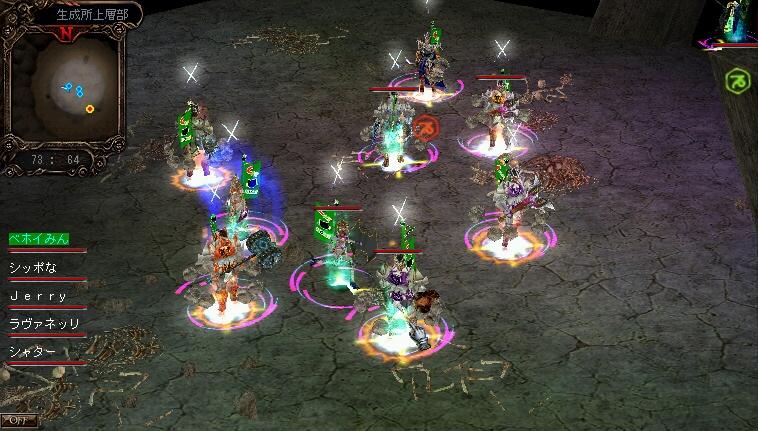Click the orange marker on the minimap
Screen dimensions: 758x431
point(90,108)
